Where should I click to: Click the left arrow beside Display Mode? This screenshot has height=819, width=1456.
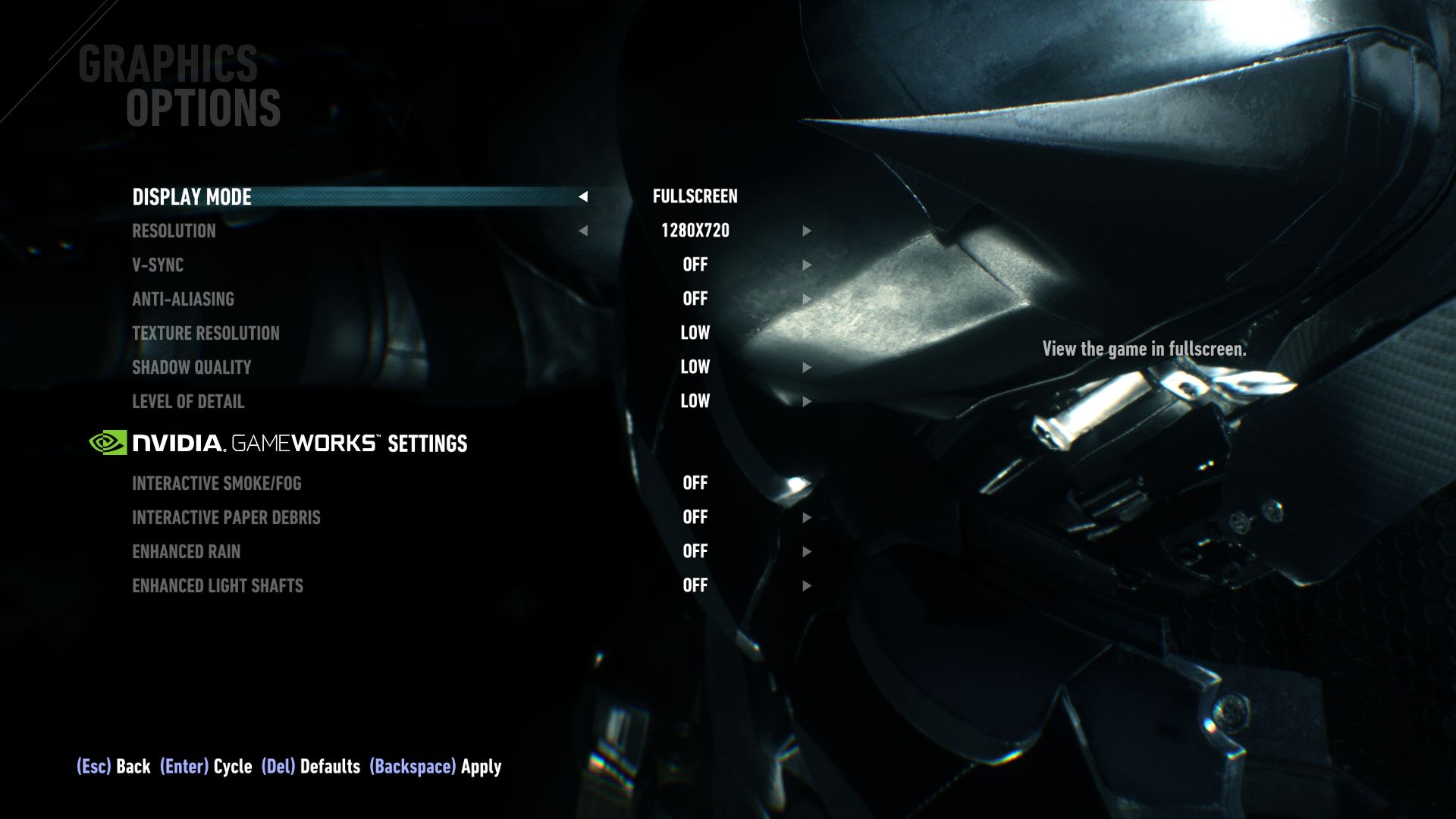click(584, 198)
